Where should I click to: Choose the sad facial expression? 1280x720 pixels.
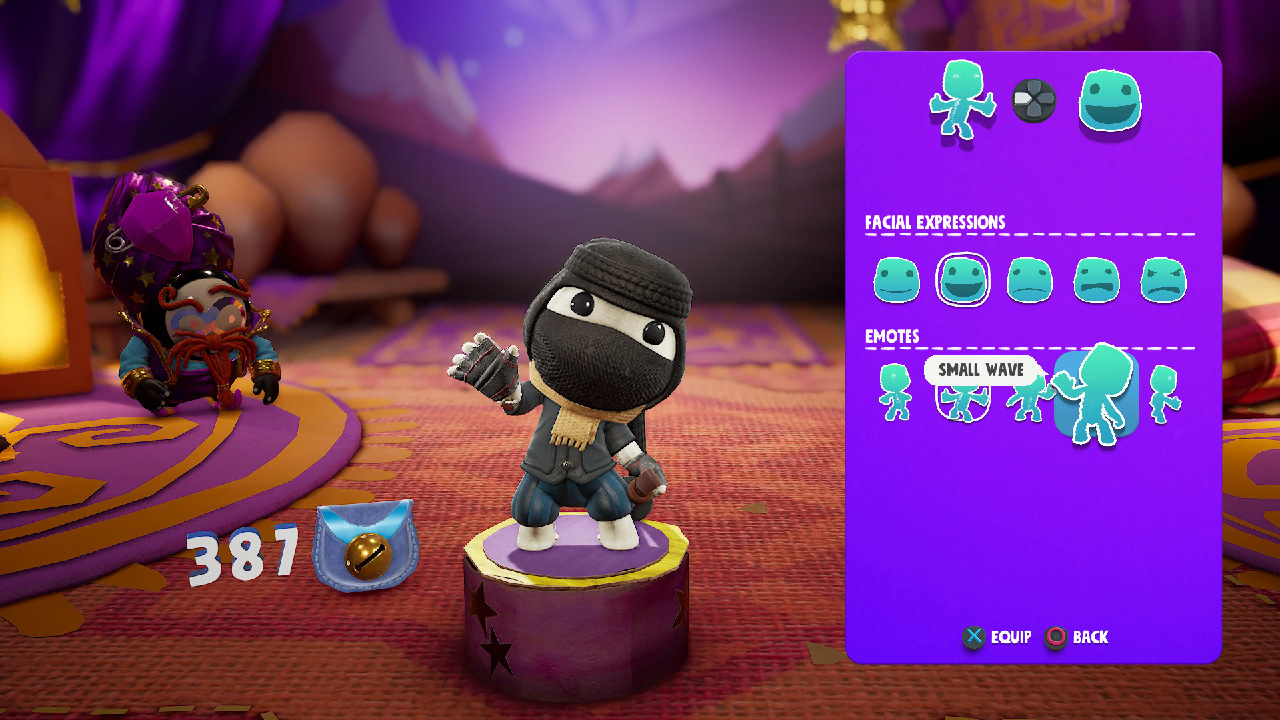(x=1030, y=281)
